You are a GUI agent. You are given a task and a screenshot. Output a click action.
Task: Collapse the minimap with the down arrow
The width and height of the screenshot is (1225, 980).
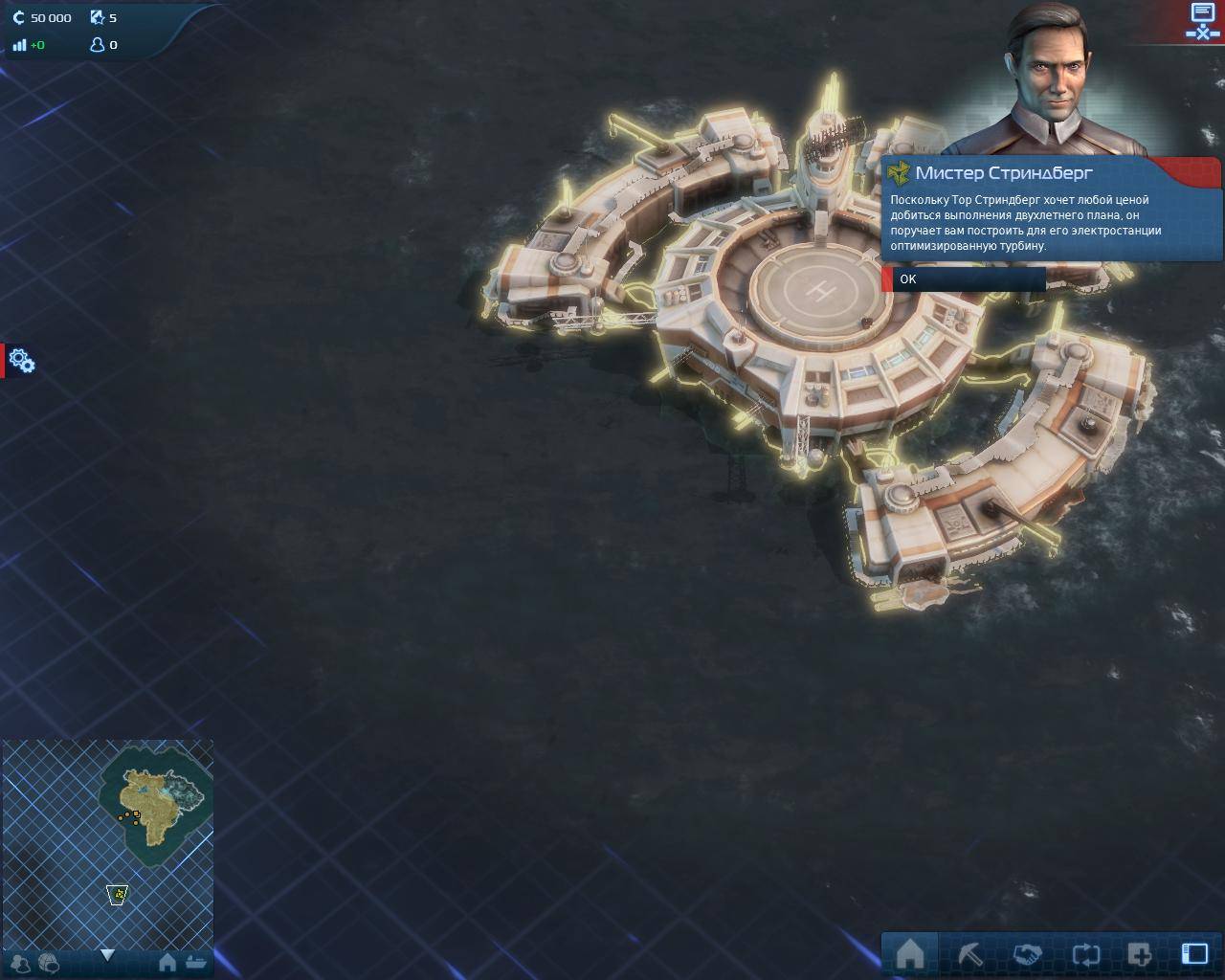tap(107, 955)
